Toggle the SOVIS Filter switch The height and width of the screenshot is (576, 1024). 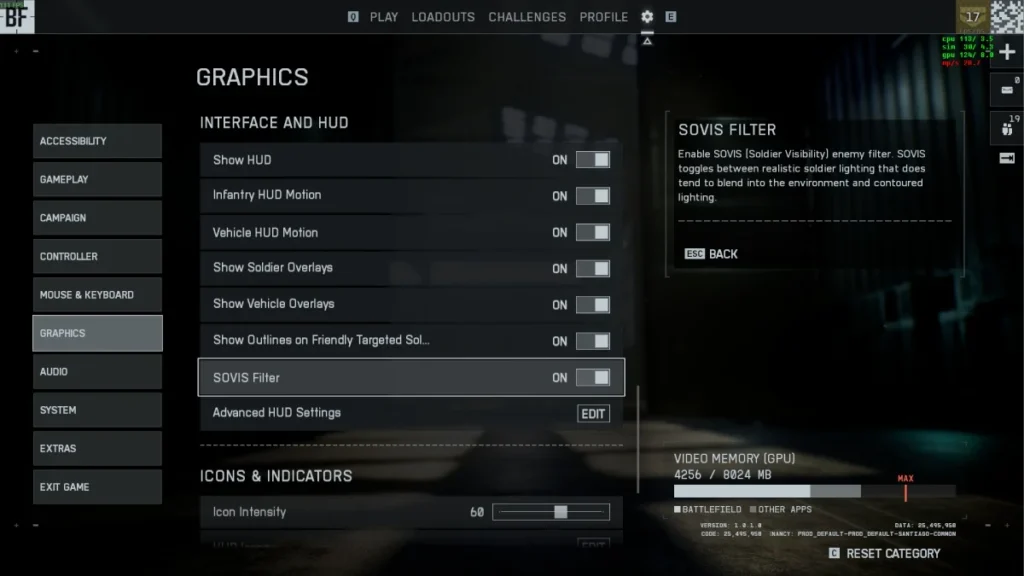click(x=592, y=378)
